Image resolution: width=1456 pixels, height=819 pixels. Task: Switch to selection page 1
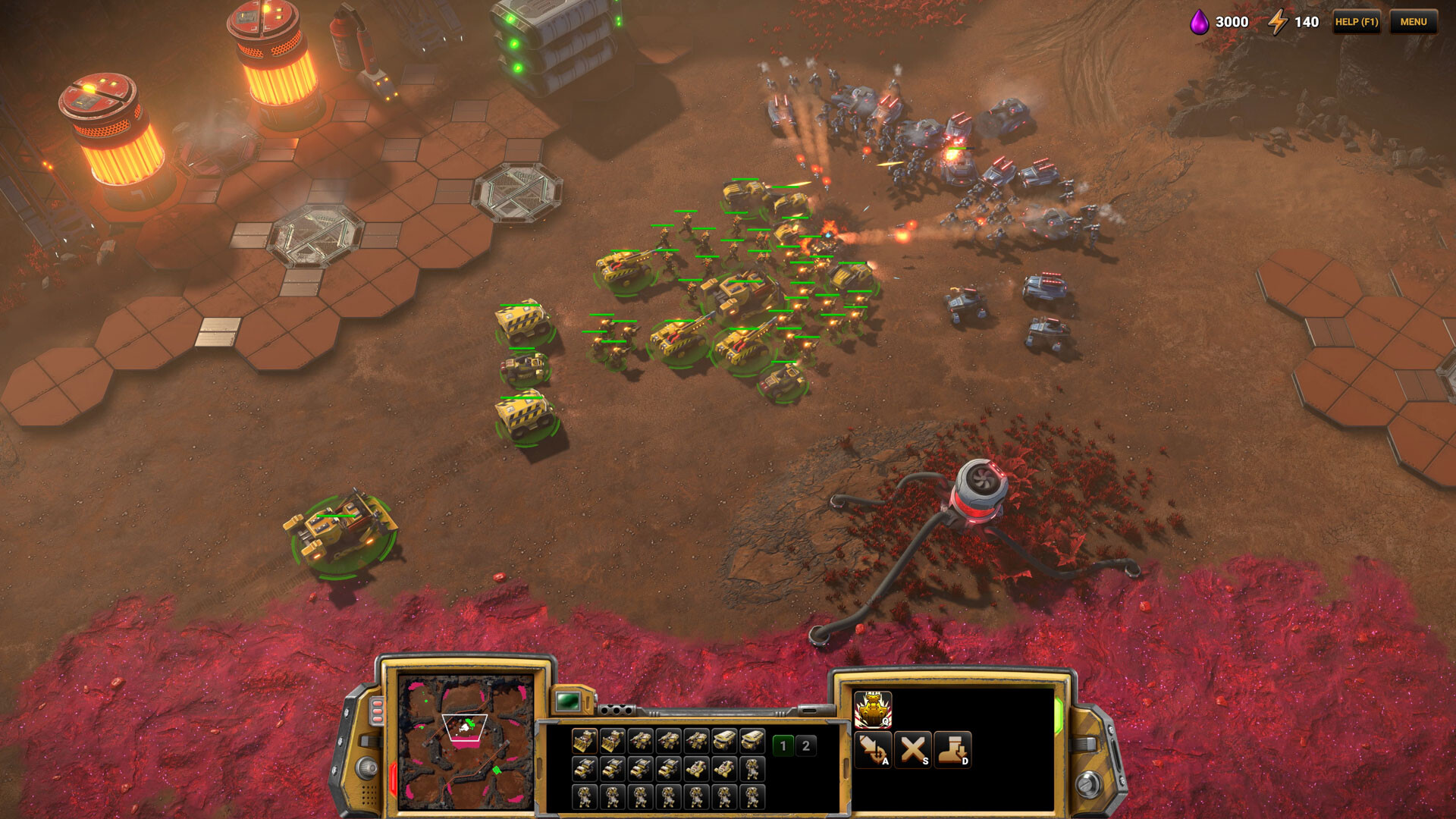pyautogui.click(x=783, y=746)
